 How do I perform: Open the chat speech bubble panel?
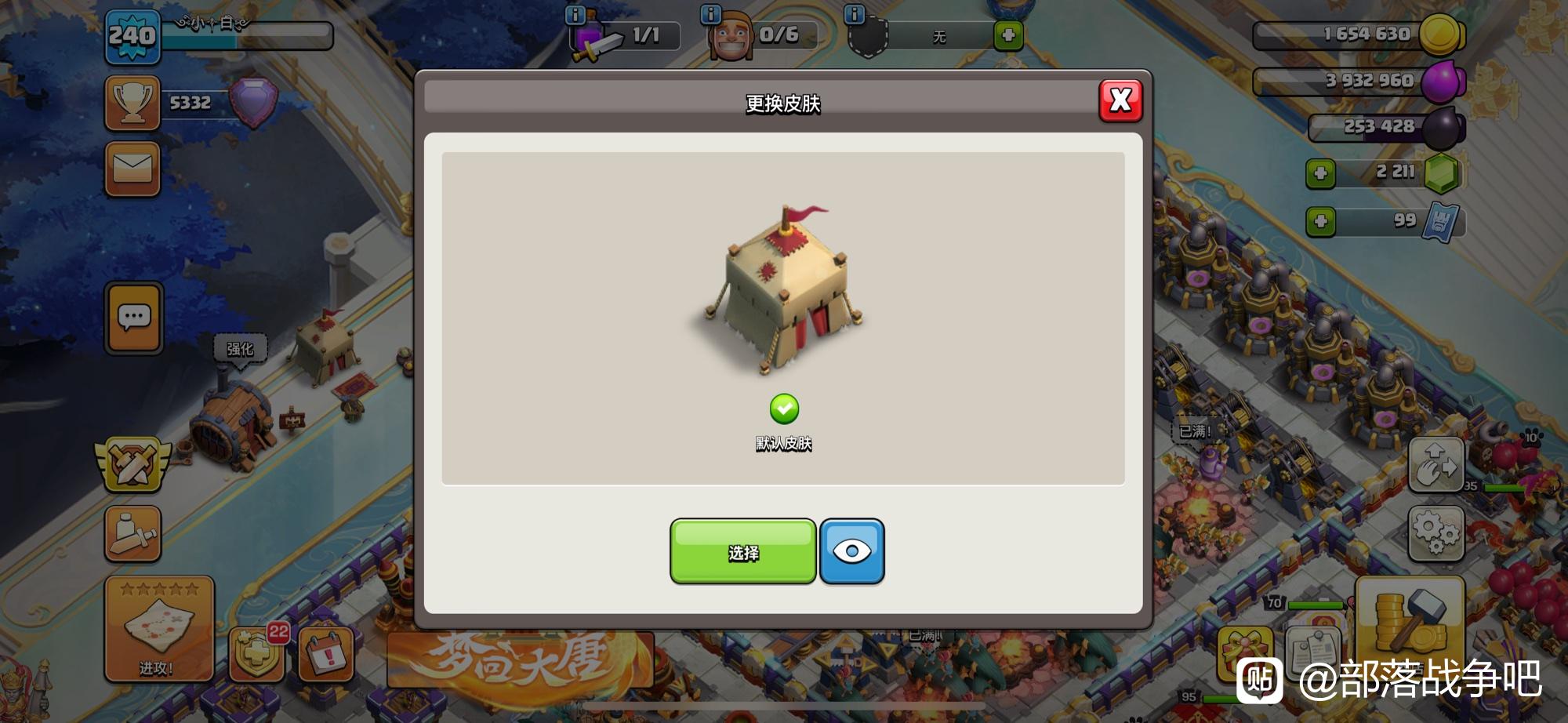coord(134,318)
